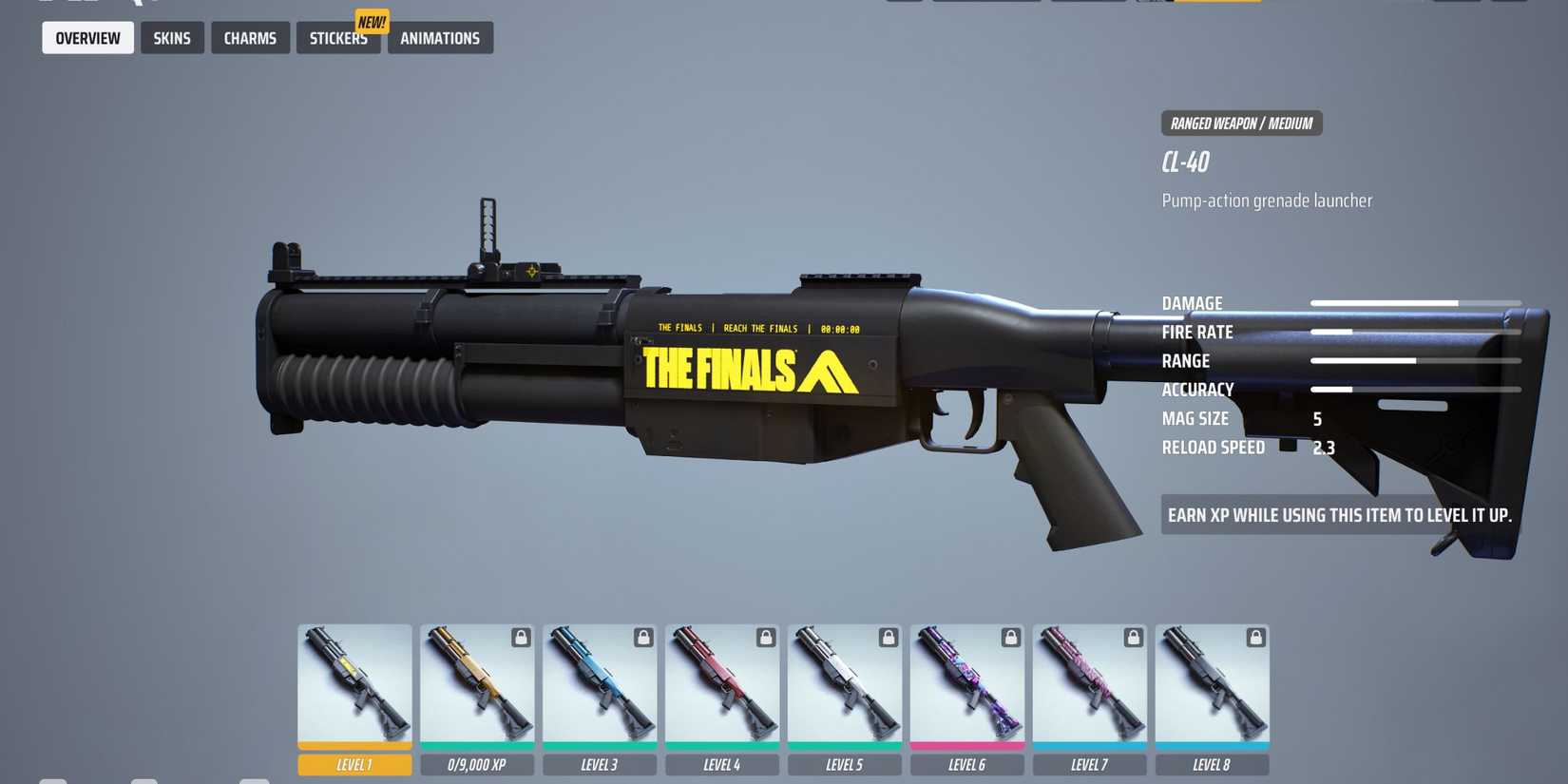This screenshot has height=784, width=1568.
Task: Click the lock icon on the Level 7 skin
Action: point(1133,638)
